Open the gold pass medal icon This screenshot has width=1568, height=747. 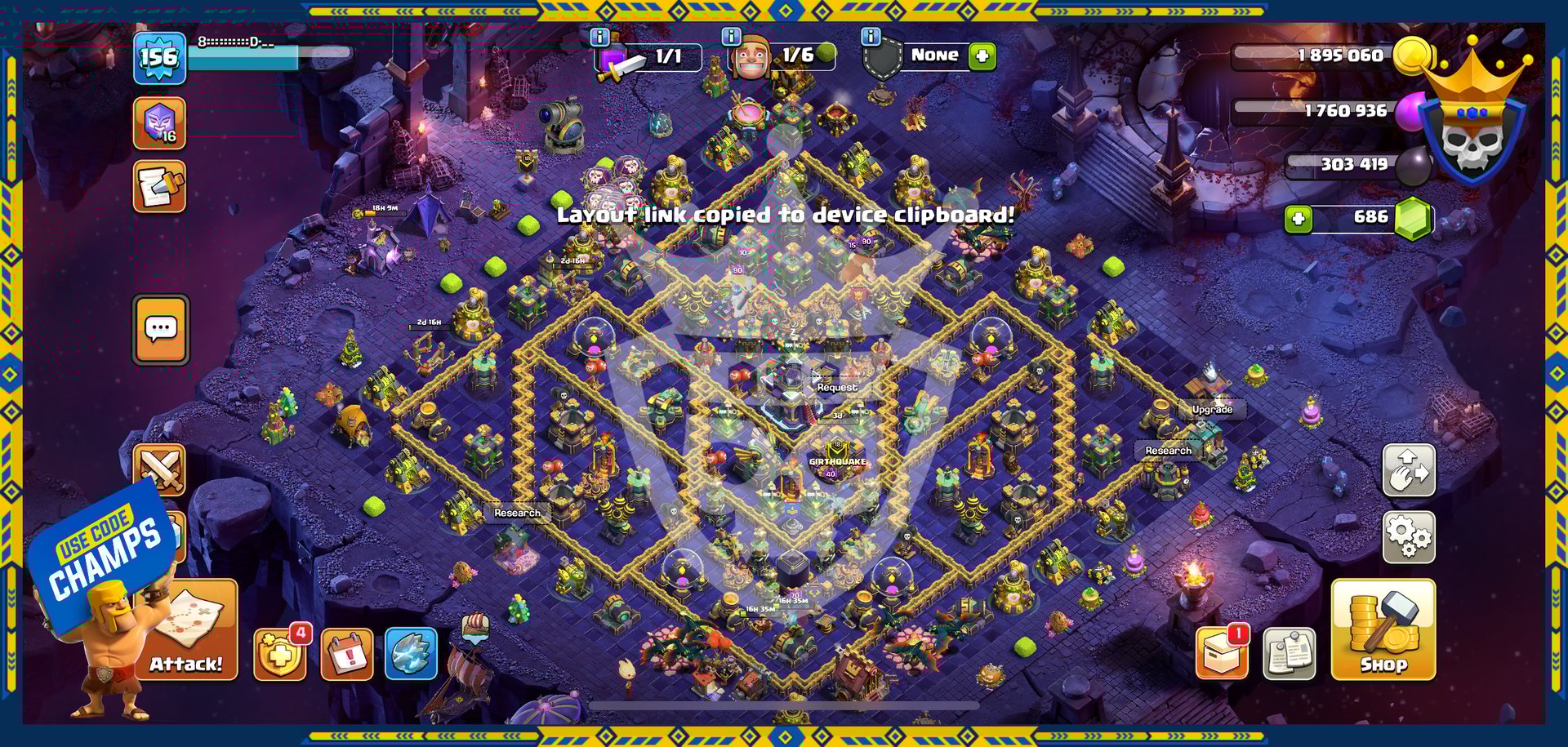tap(280, 654)
